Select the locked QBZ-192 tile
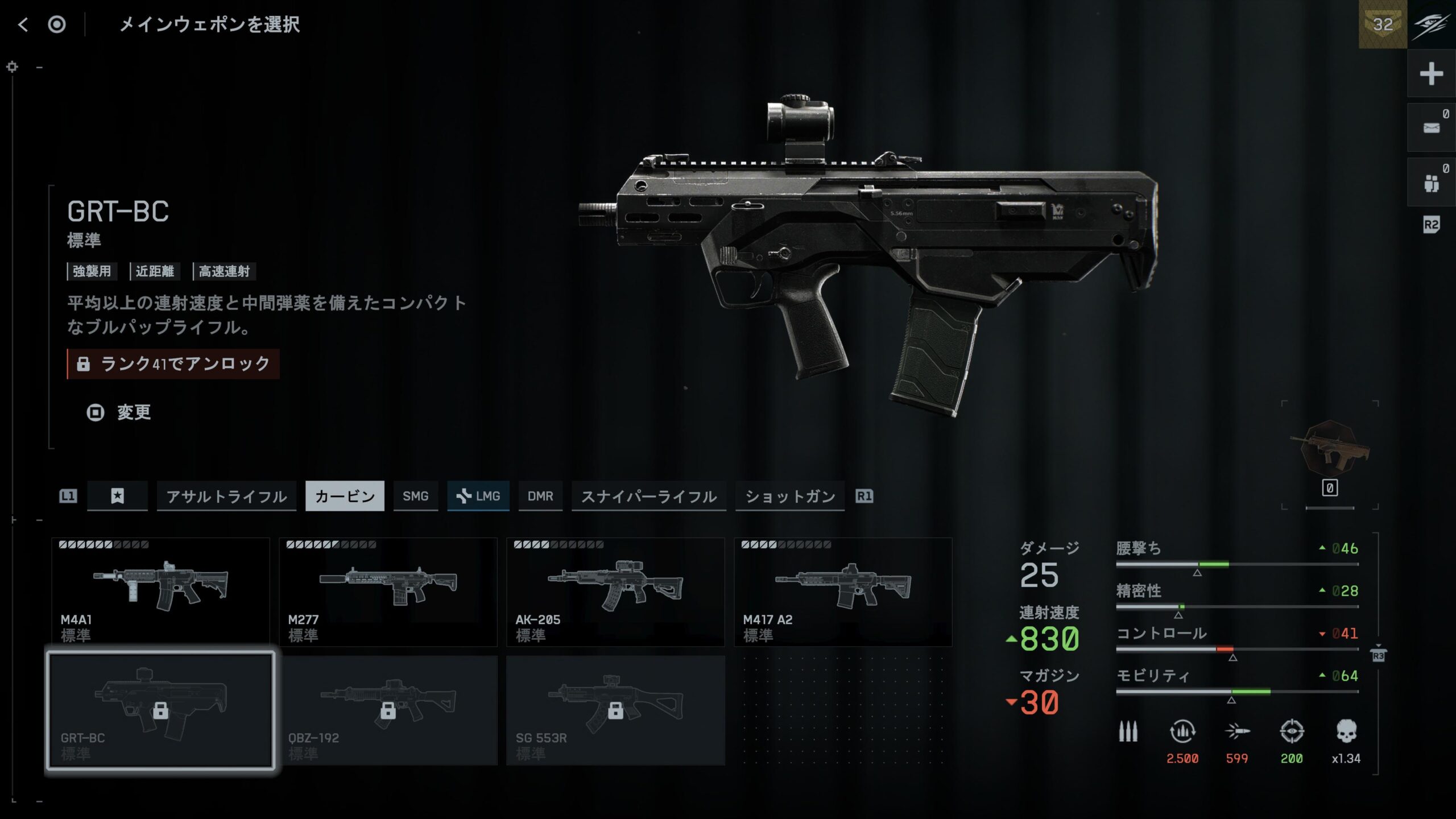Image resolution: width=1456 pixels, height=819 pixels. click(388, 710)
